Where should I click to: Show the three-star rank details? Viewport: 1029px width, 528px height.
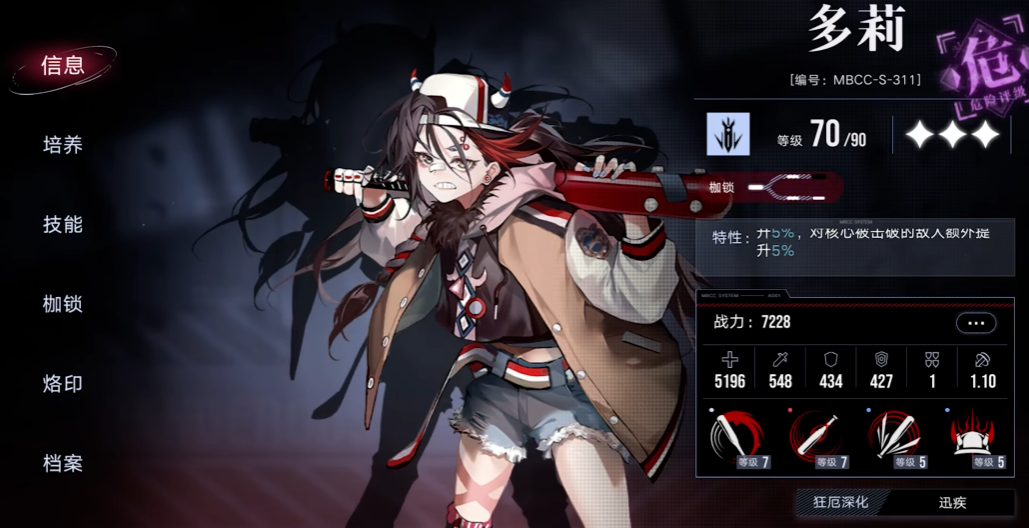tap(951, 135)
